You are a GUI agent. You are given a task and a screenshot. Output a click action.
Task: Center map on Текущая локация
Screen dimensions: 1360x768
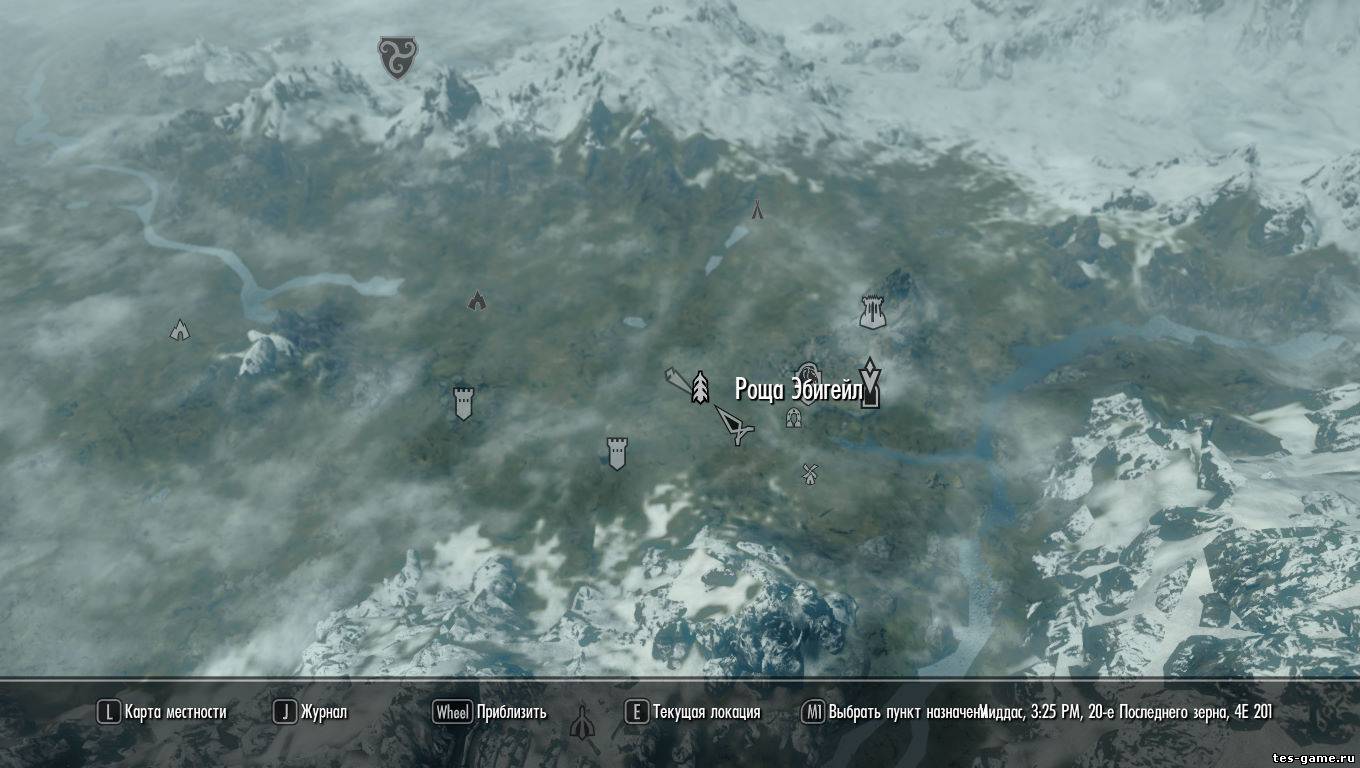pos(693,712)
